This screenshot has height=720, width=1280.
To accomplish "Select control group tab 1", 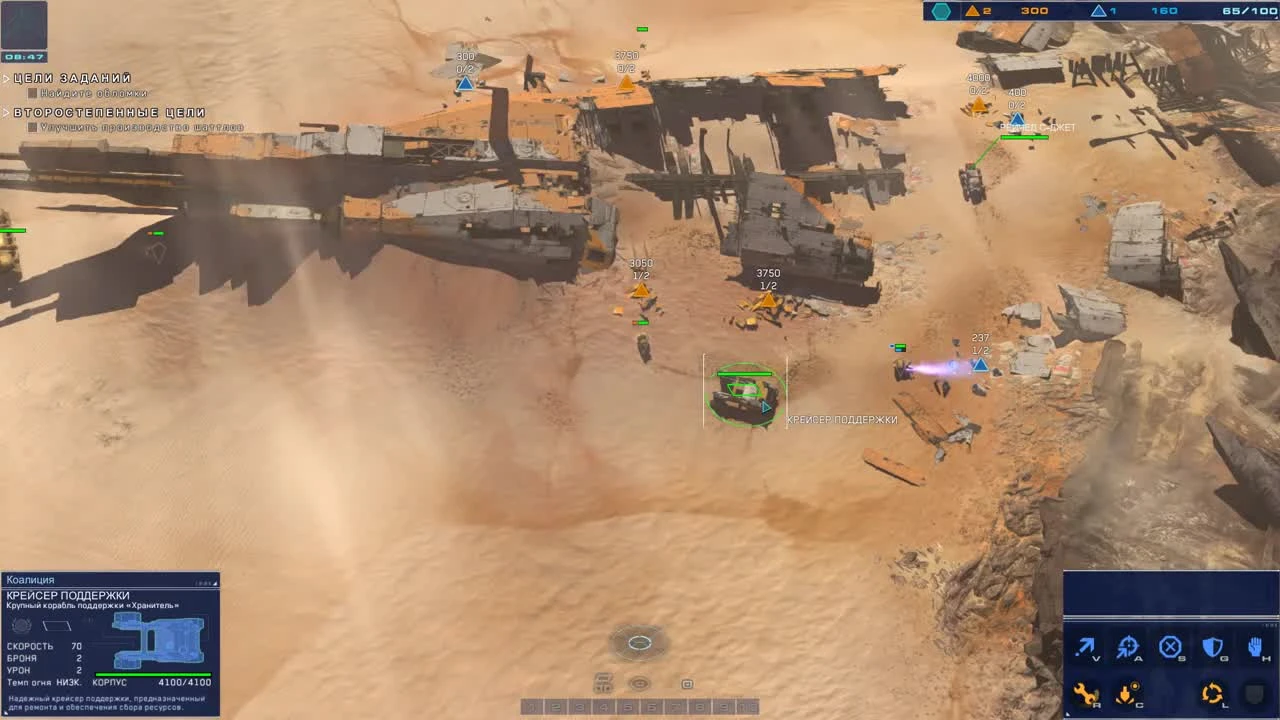I will pyautogui.click(x=531, y=706).
